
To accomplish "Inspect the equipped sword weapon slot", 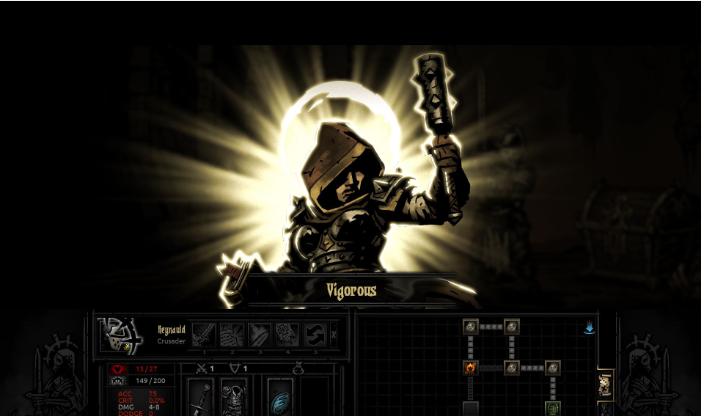I will pyautogui.click(x=201, y=397).
